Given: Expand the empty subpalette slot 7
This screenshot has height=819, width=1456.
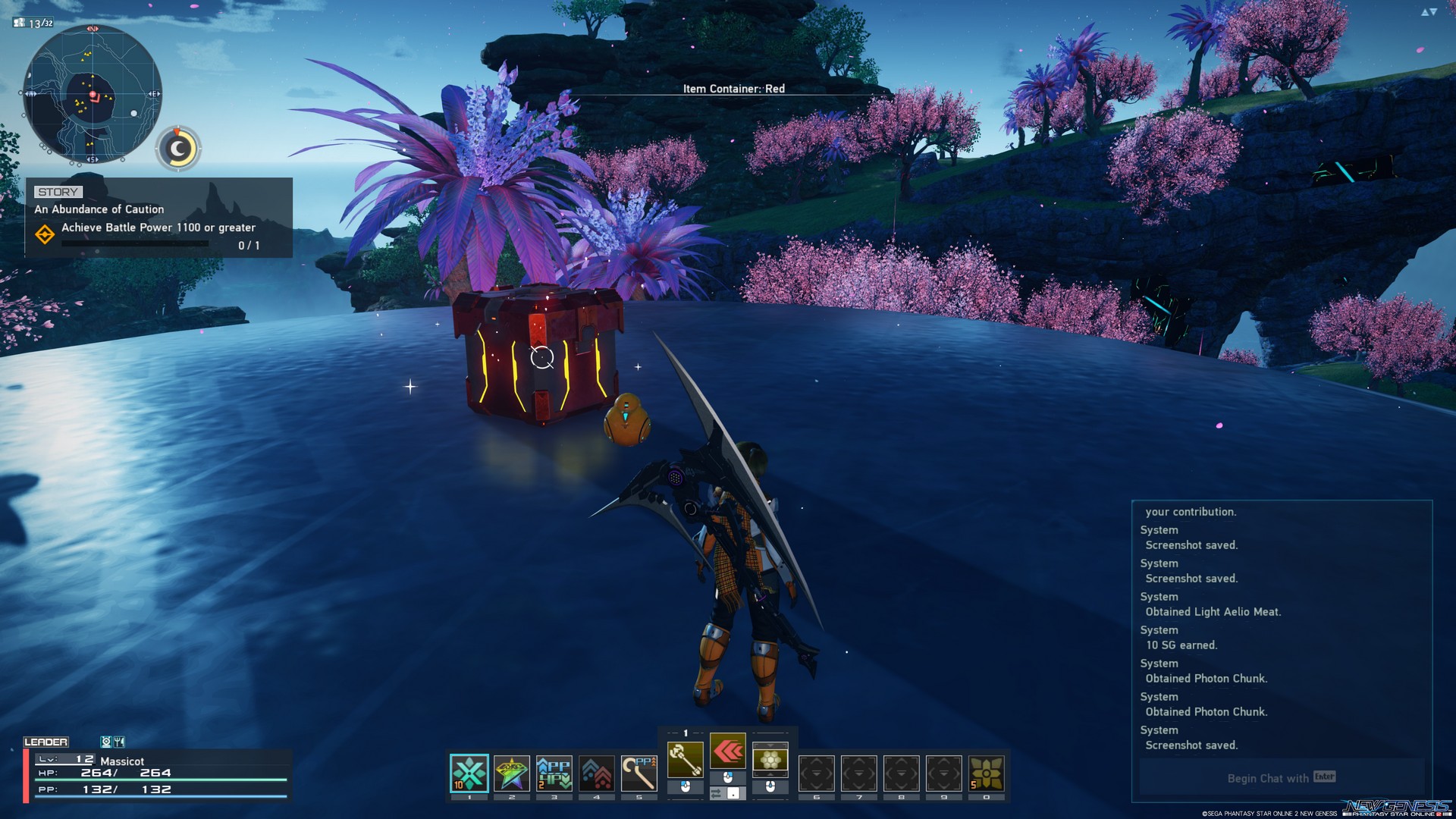Looking at the screenshot, I should [x=858, y=773].
